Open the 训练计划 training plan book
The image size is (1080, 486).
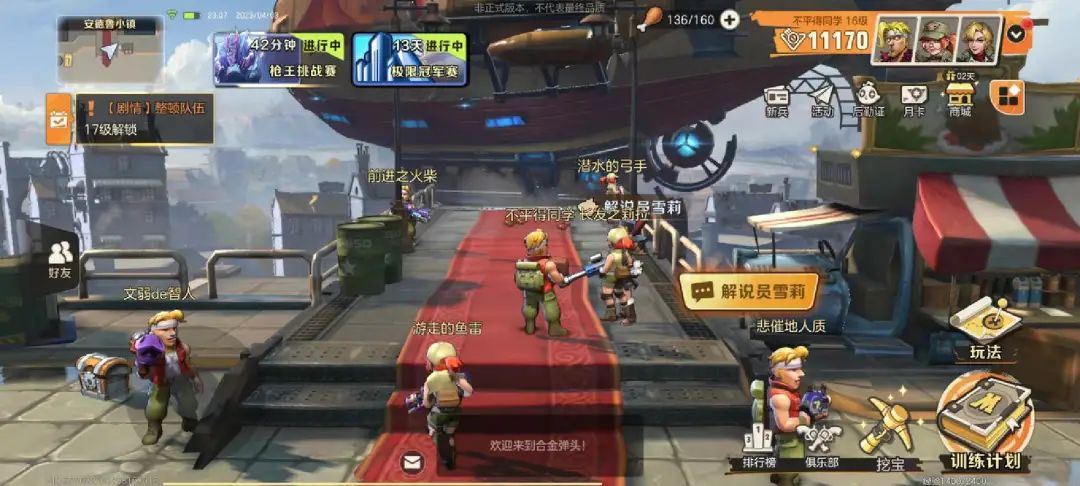pyautogui.click(x=984, y=421)
